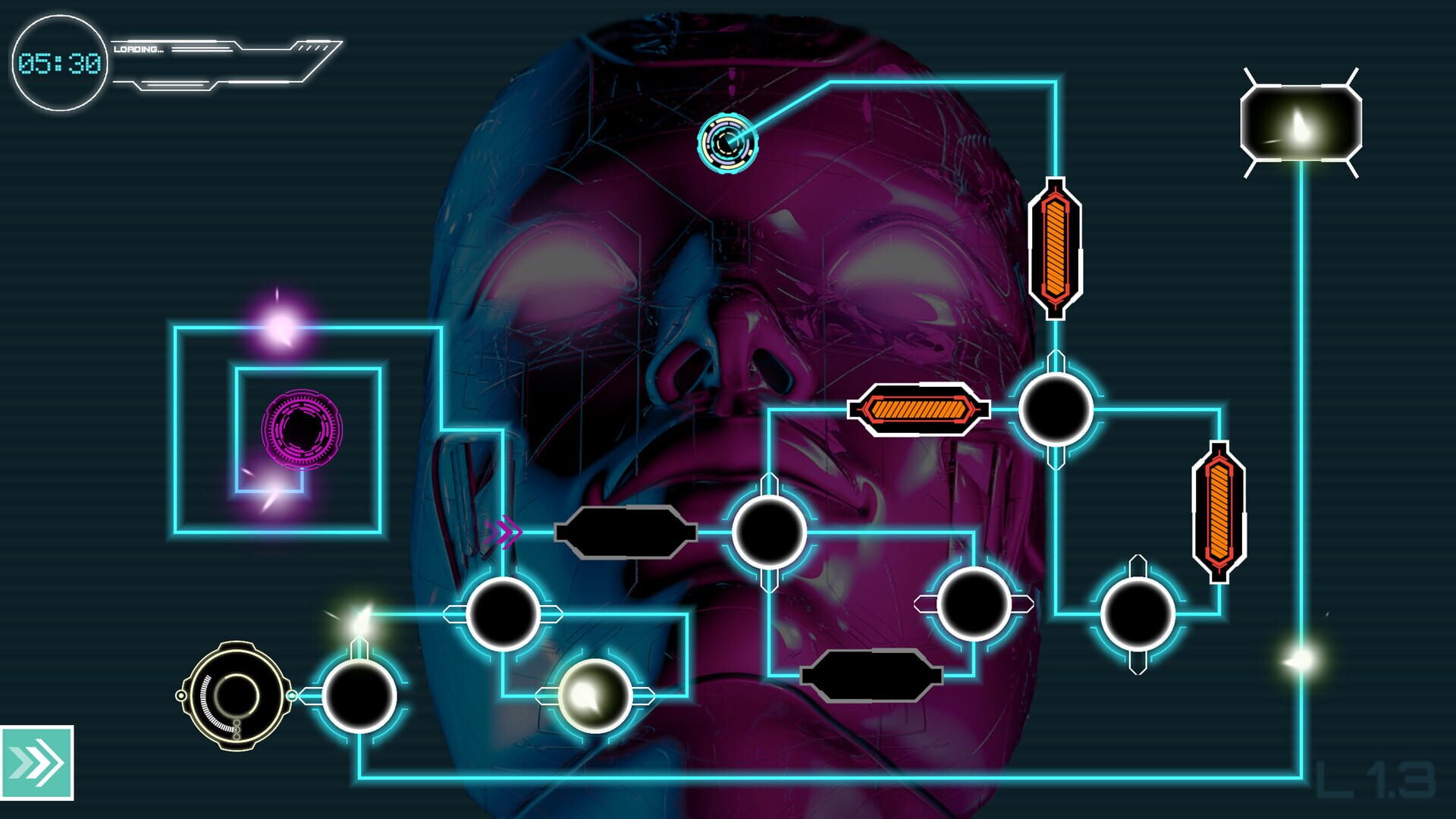Select the vertical orange fuse below the hexagon
Screen dimensions: 1456x819
click(x=1054, y=246)
